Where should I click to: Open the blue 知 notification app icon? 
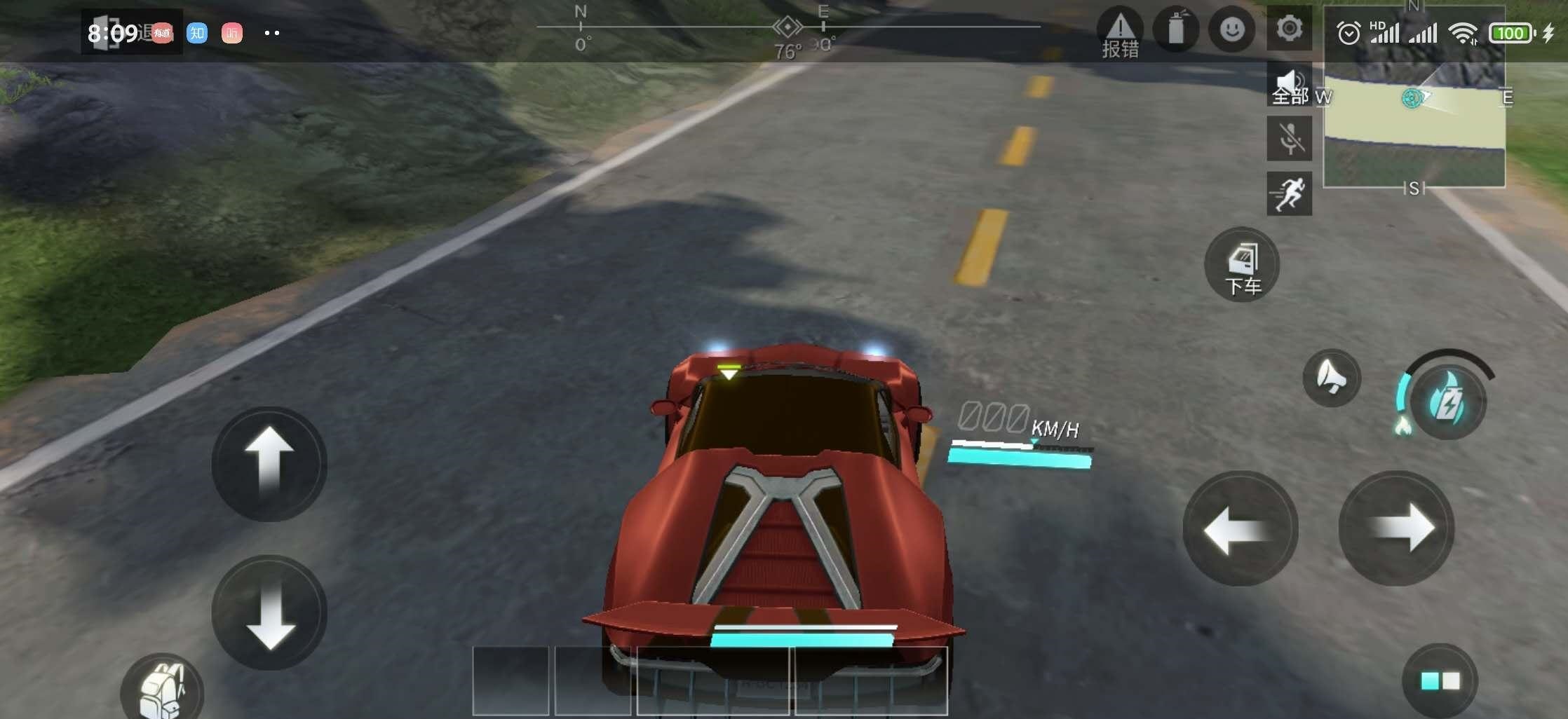click(x=197, y=33)
